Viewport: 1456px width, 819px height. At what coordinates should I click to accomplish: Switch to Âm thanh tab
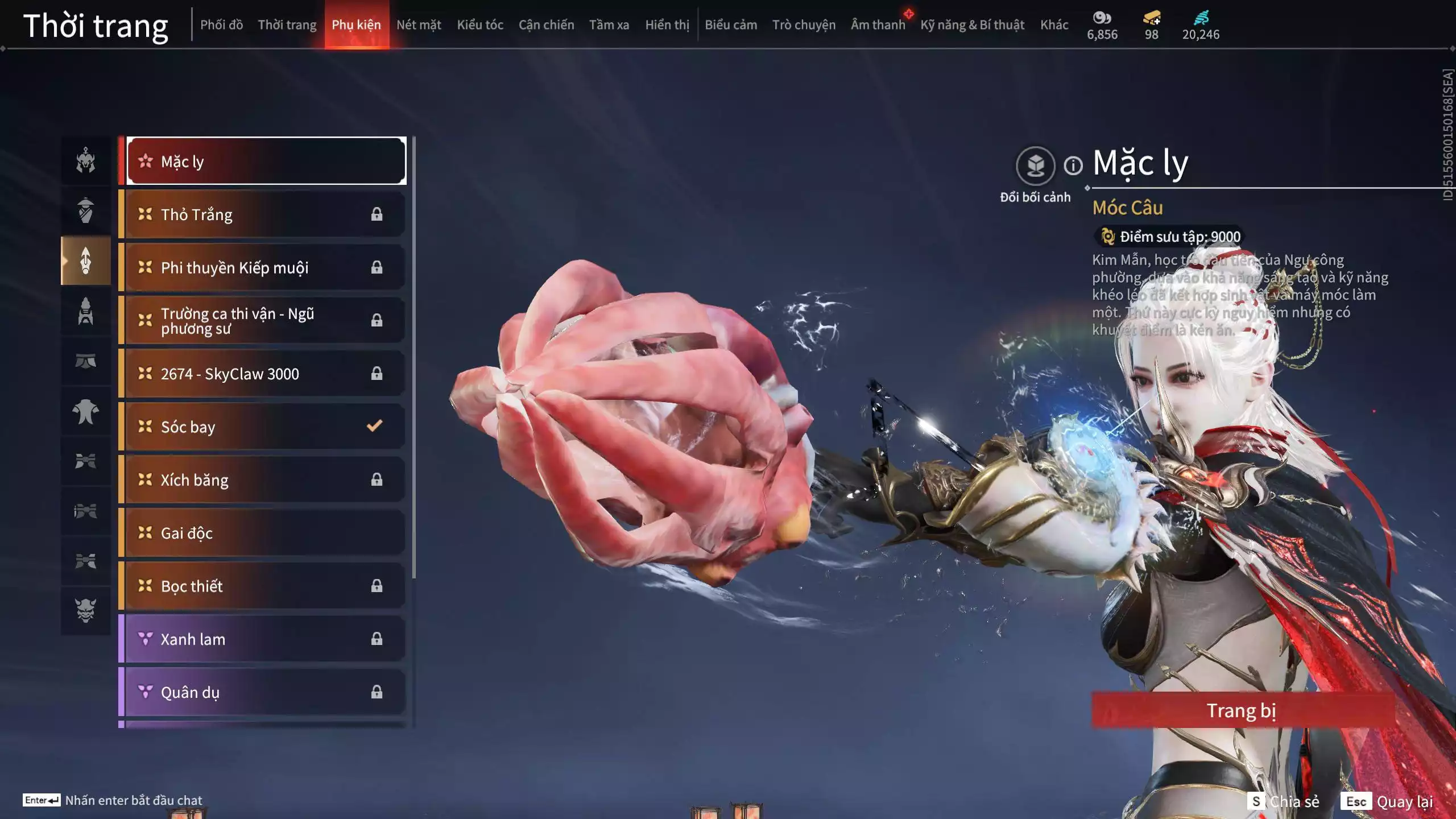click(x=878, y=25)
